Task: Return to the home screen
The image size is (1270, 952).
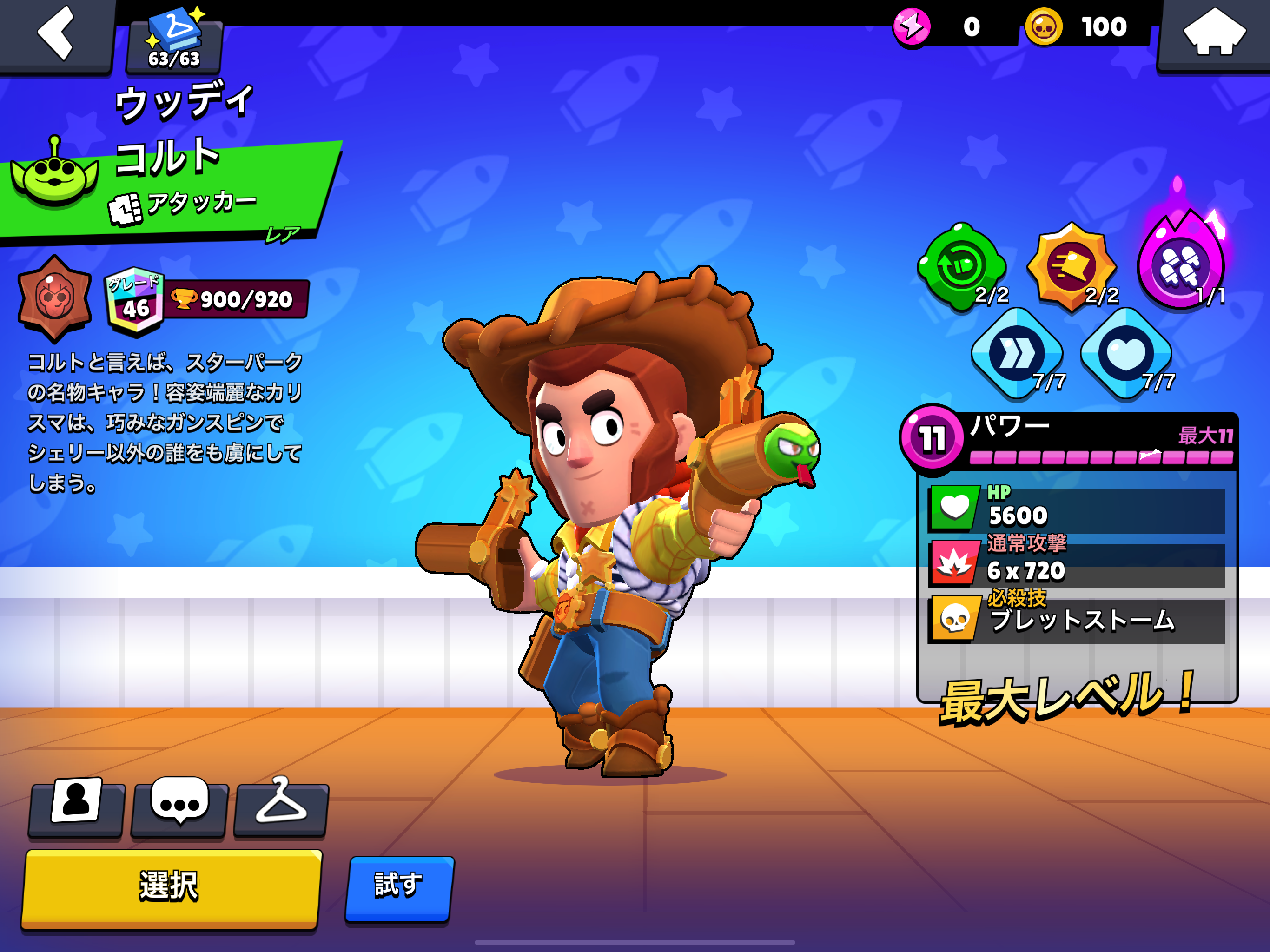Action: (x=1214, y=33)
